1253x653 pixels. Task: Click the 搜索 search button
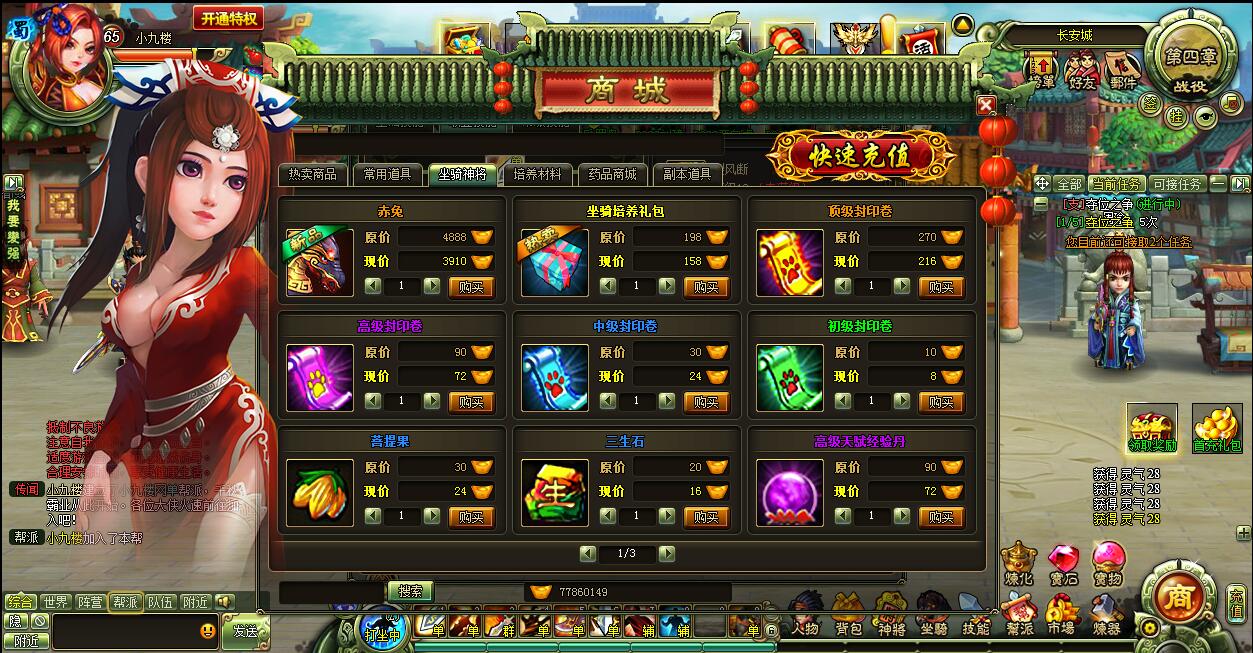click(x=410, y=591)
